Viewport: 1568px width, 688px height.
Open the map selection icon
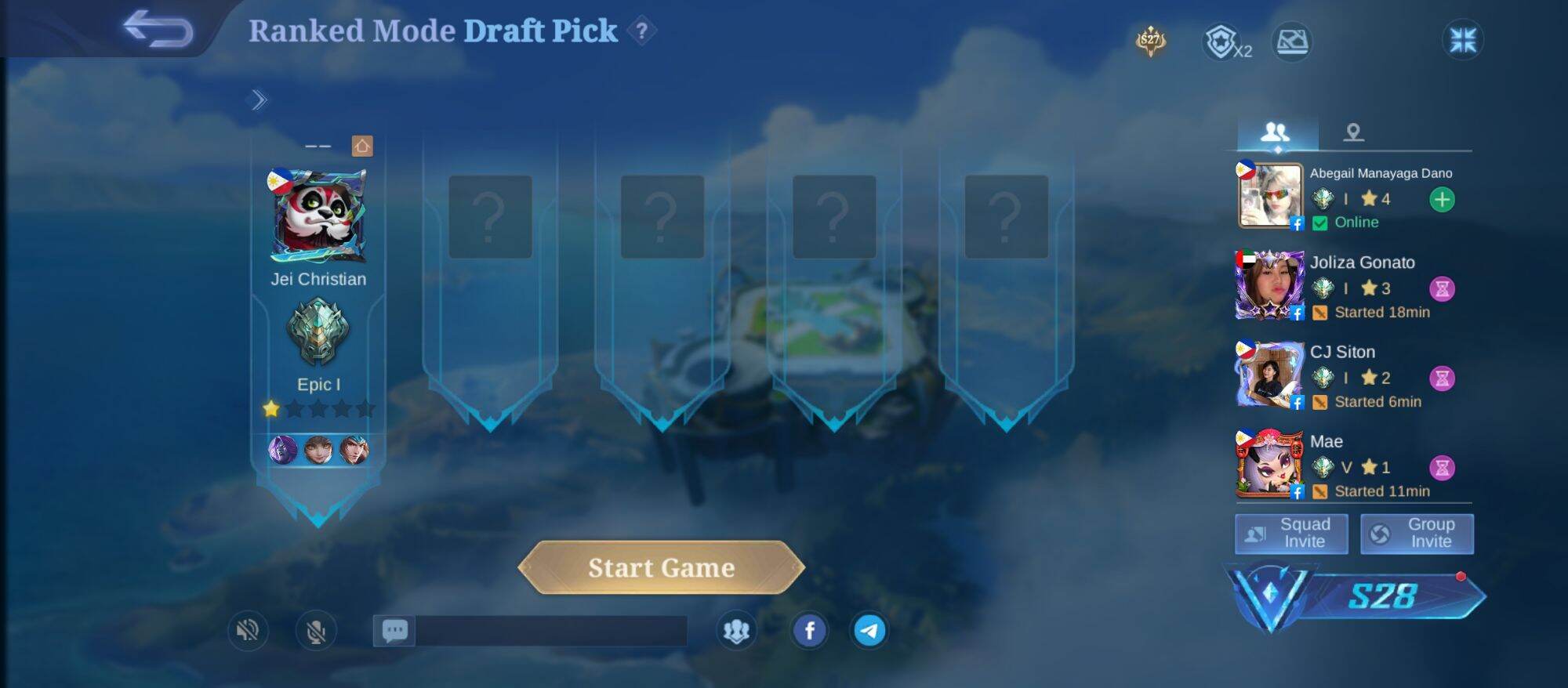pos(1292,42)
